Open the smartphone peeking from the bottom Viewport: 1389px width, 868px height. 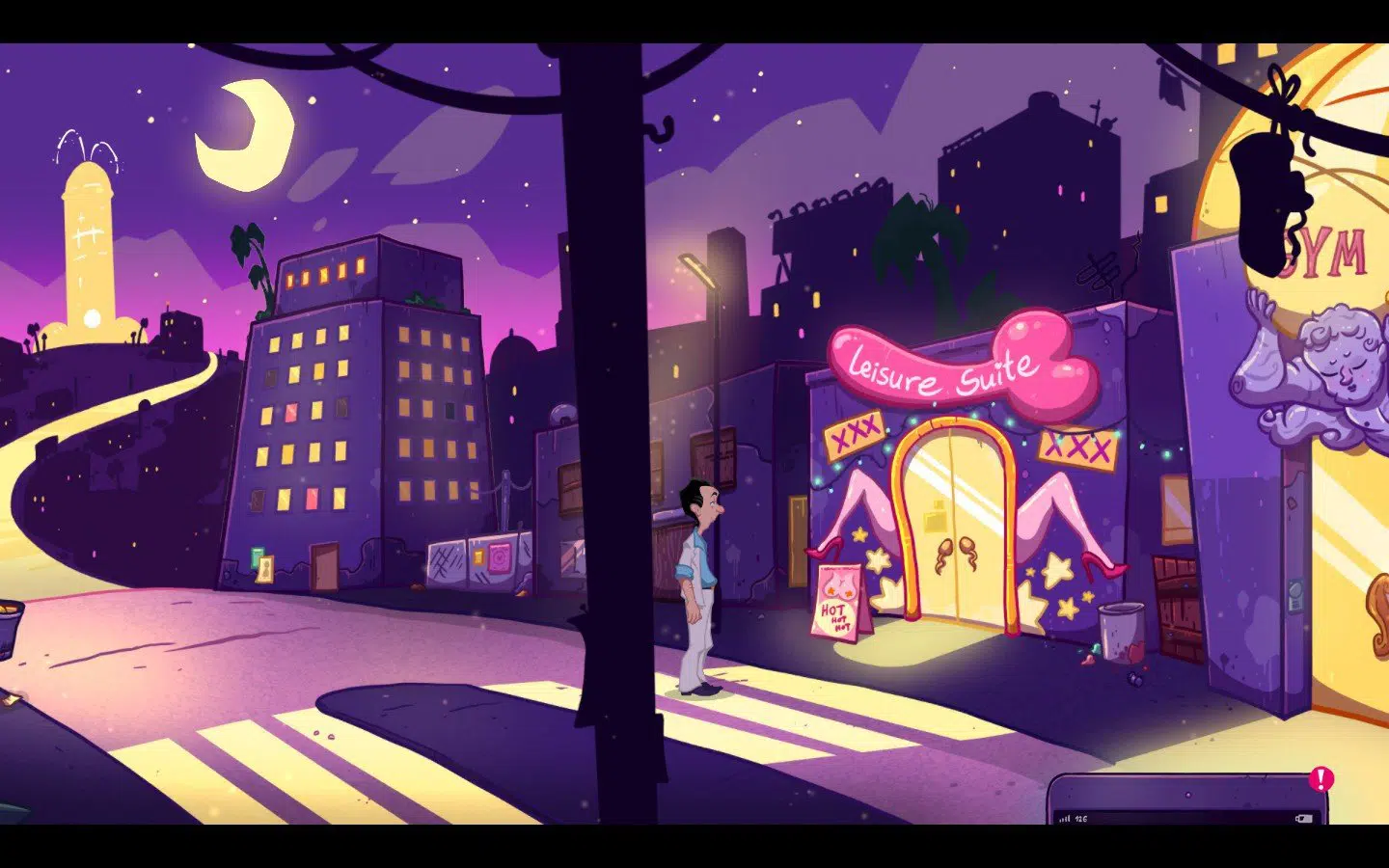click(x=1186, y=802)
